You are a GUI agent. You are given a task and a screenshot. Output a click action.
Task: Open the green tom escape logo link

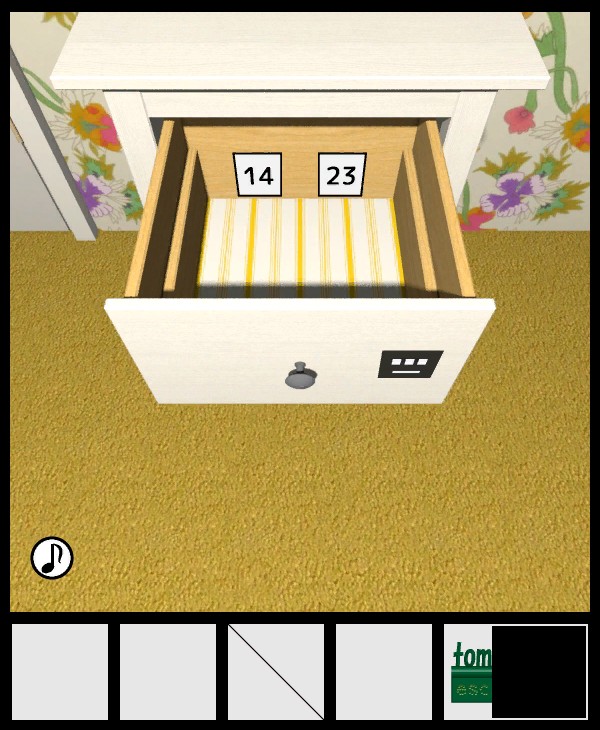point(469,672)
